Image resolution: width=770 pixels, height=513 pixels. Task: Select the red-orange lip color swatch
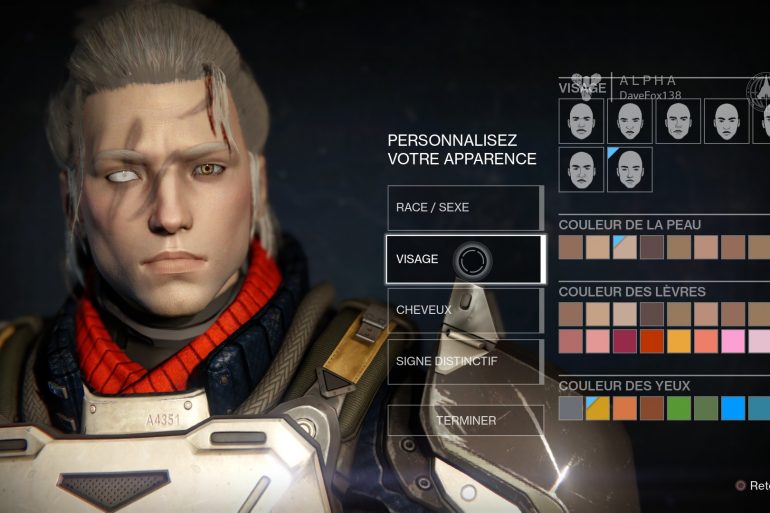[x=652, y=341]
